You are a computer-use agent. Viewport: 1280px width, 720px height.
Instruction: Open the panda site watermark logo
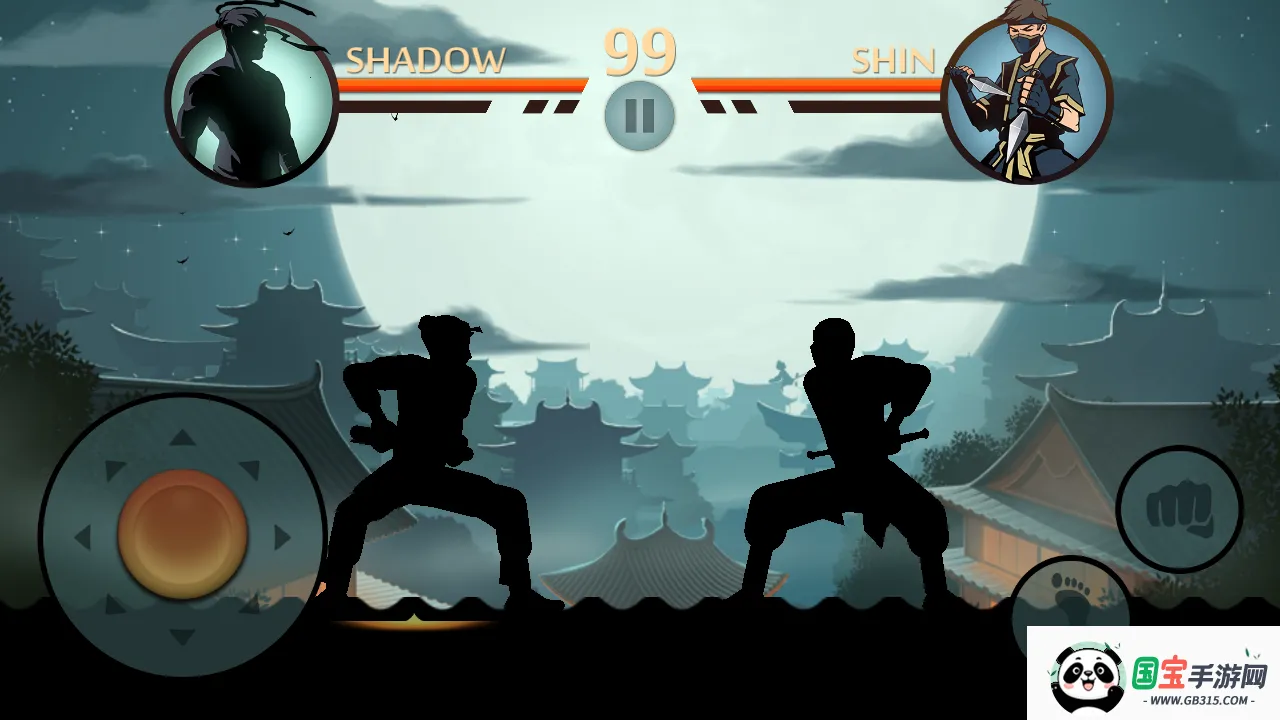coord(1152,676)
